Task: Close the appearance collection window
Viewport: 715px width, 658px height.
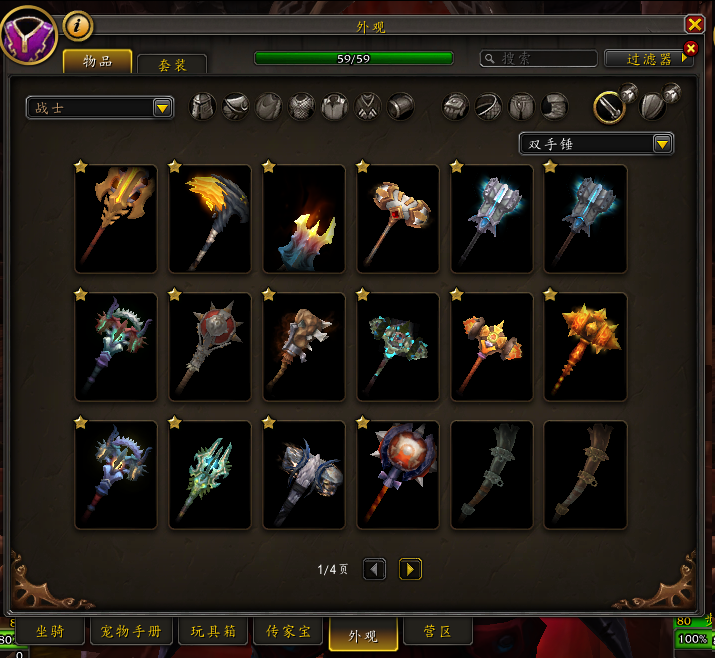Action: [x=694, y=24]
